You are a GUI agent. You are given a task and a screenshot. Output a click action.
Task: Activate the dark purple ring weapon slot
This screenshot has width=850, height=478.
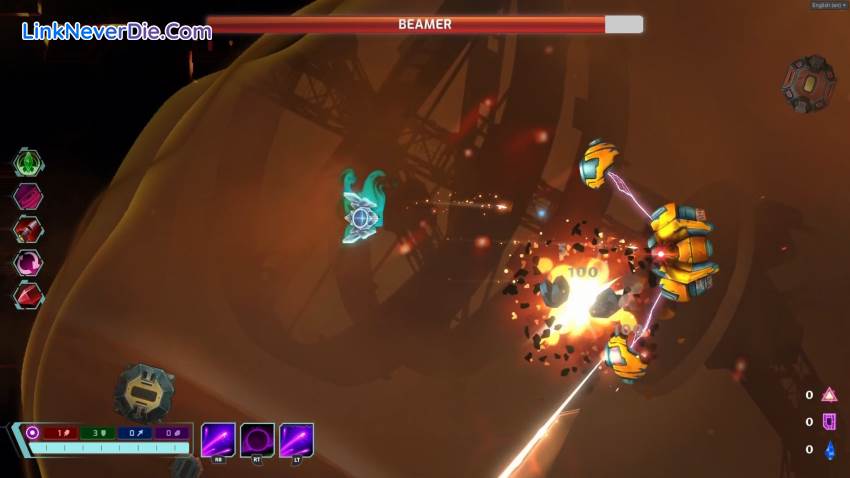click(257, 440)
